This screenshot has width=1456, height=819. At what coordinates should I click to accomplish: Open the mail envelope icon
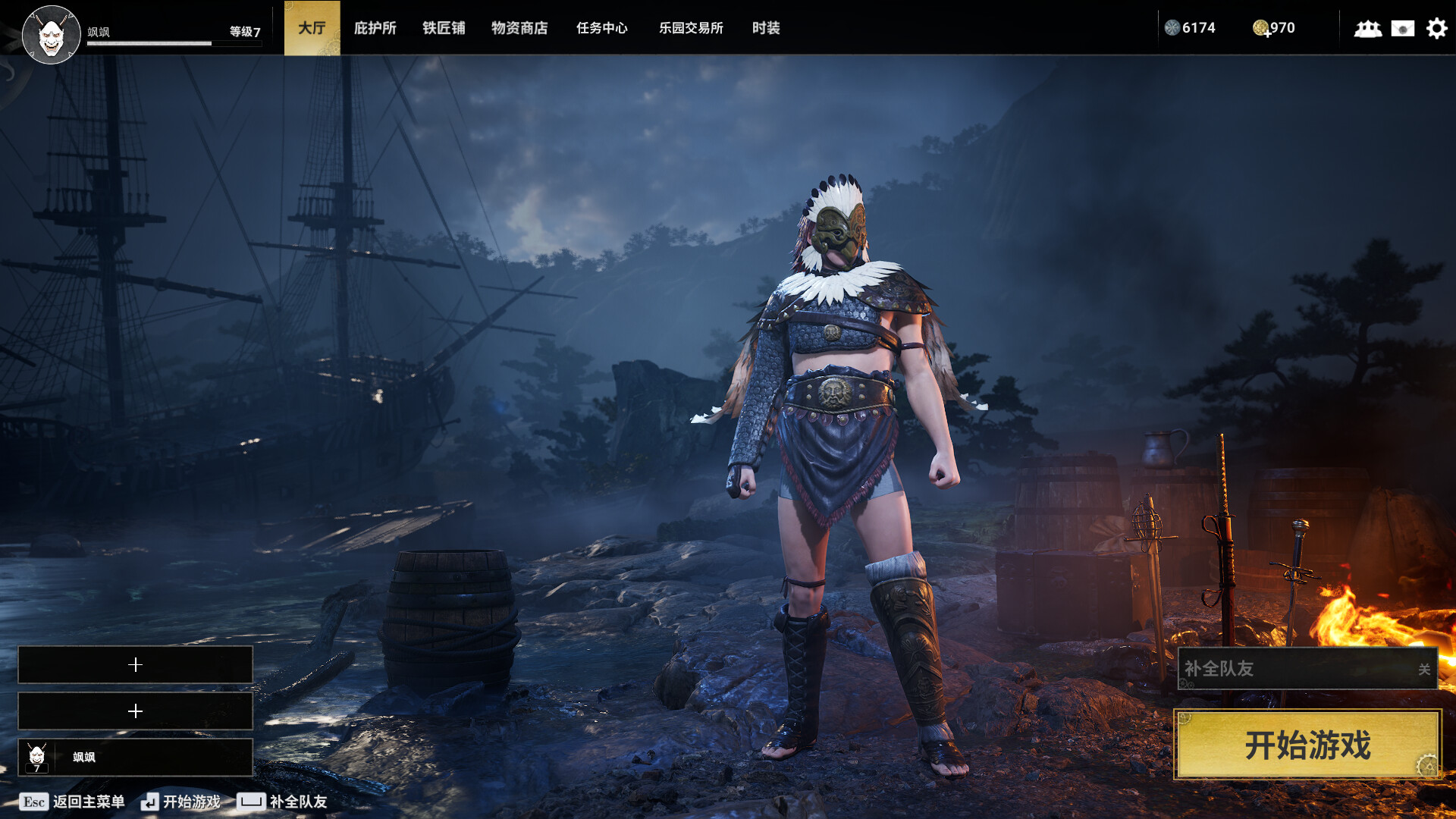pyautogui.click(x=1401, y=28)
